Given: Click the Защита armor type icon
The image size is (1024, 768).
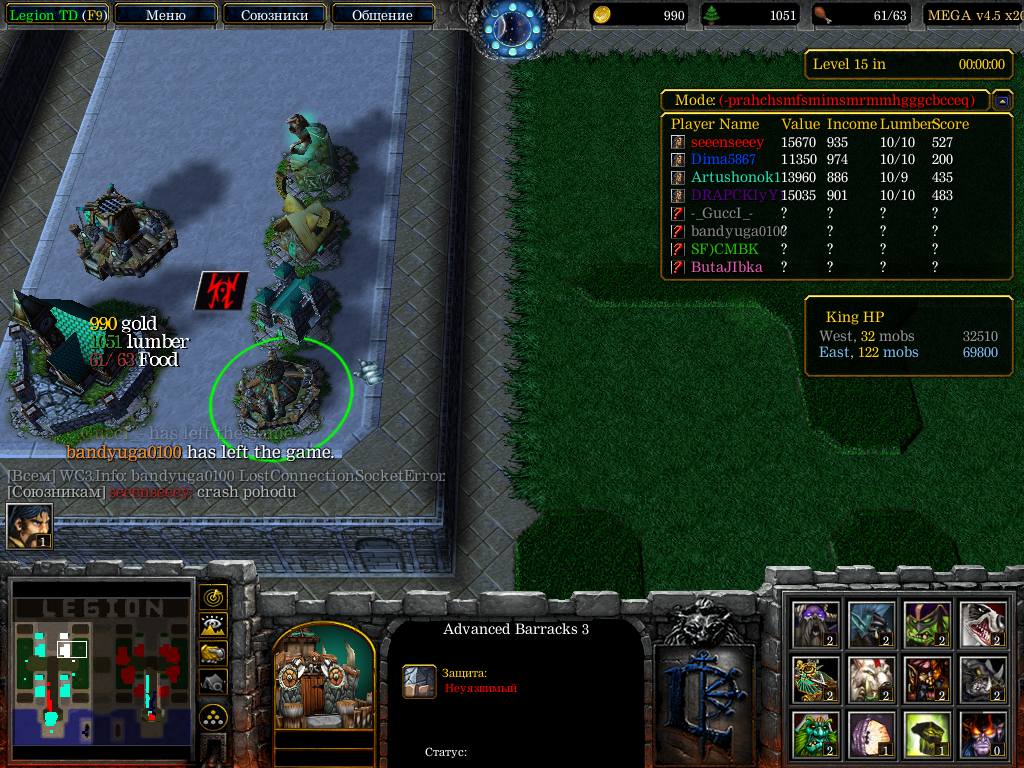Looking at the screenshot, I should (419, 680).
